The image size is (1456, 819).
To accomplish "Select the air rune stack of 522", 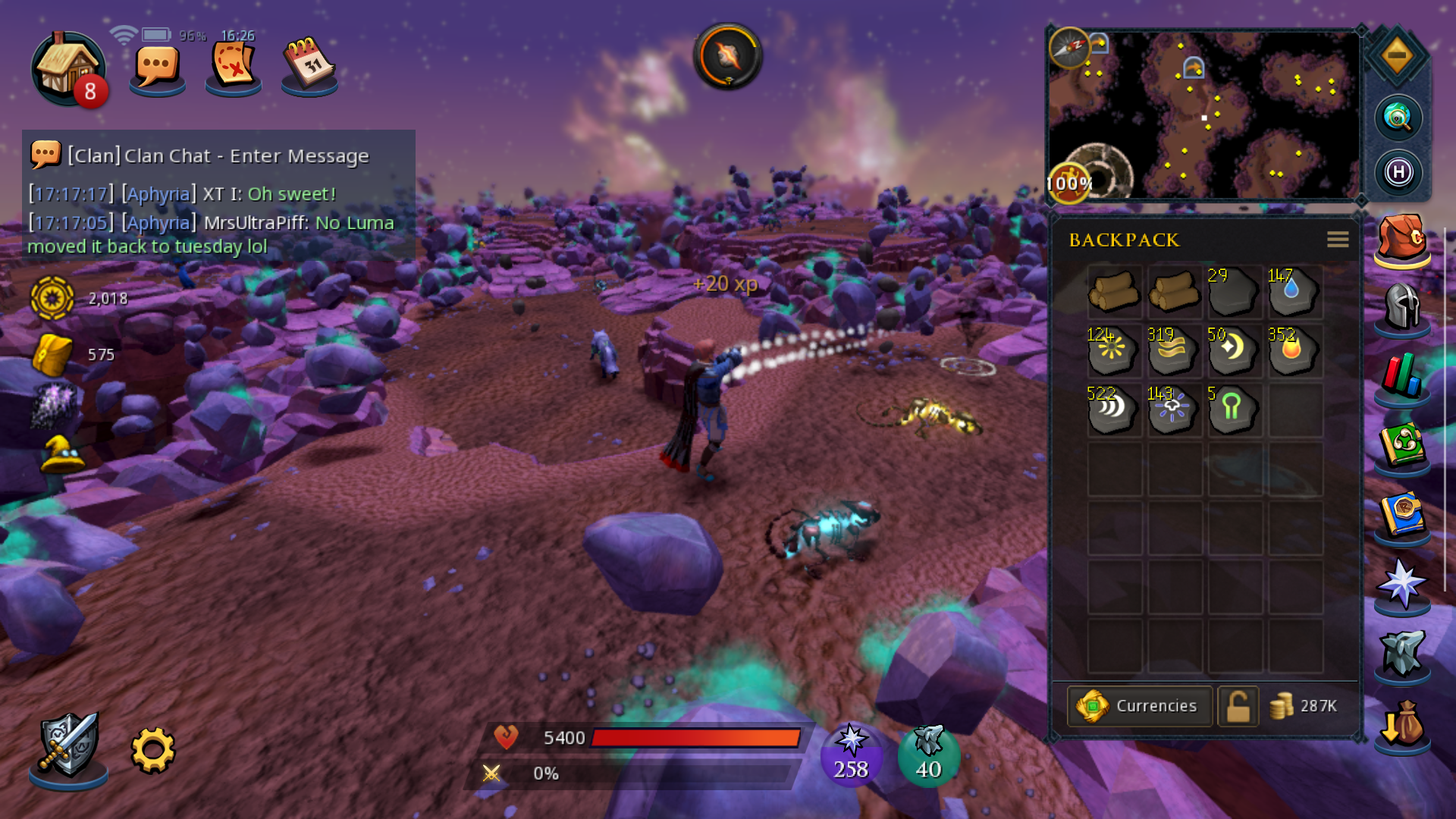I will 1112,409.
